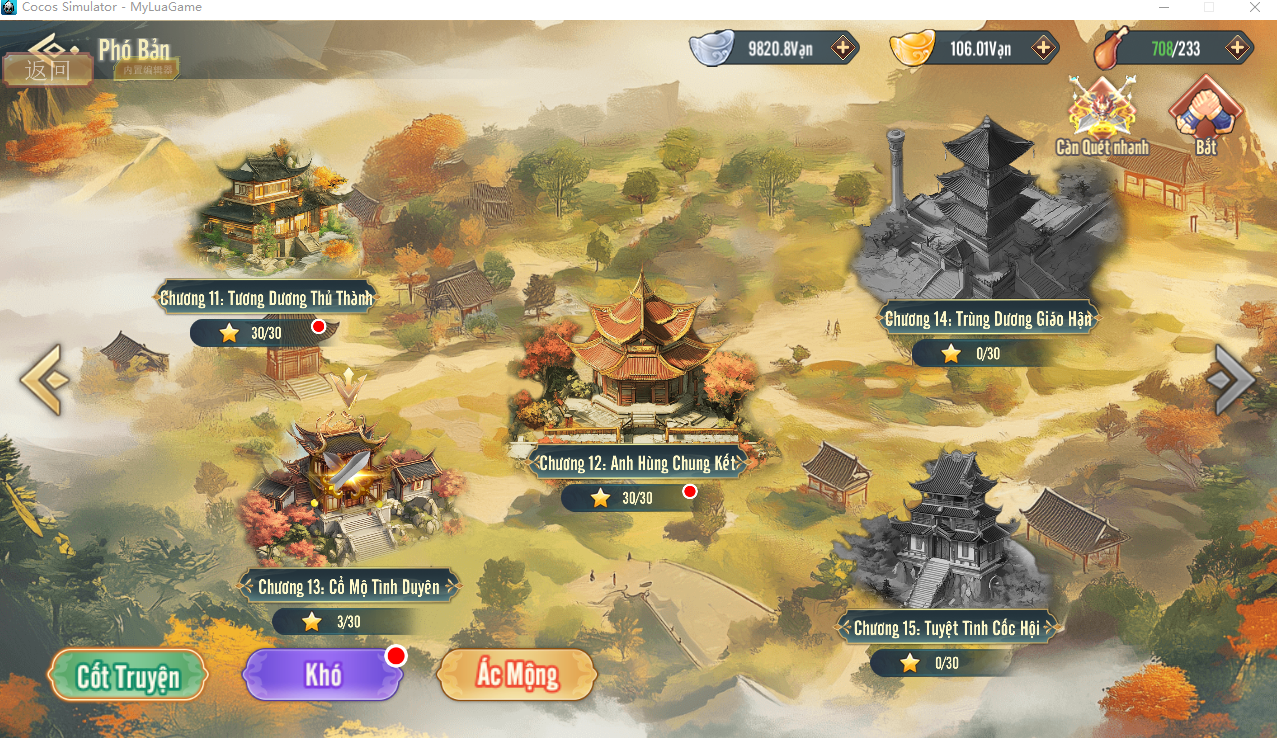Select Chương 12: Anh Hùng Chung Kết
Viewport: 1277px width, 738px height.
(x=637, y=463)
